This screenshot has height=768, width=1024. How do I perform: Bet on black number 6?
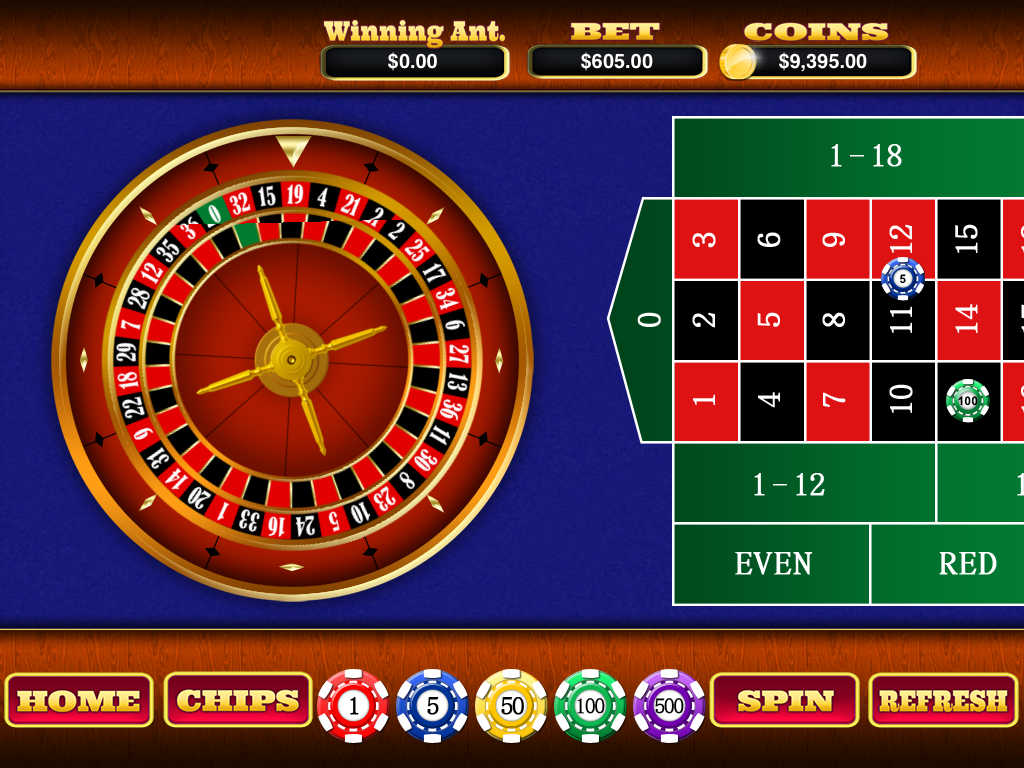(x=771, y=239)
